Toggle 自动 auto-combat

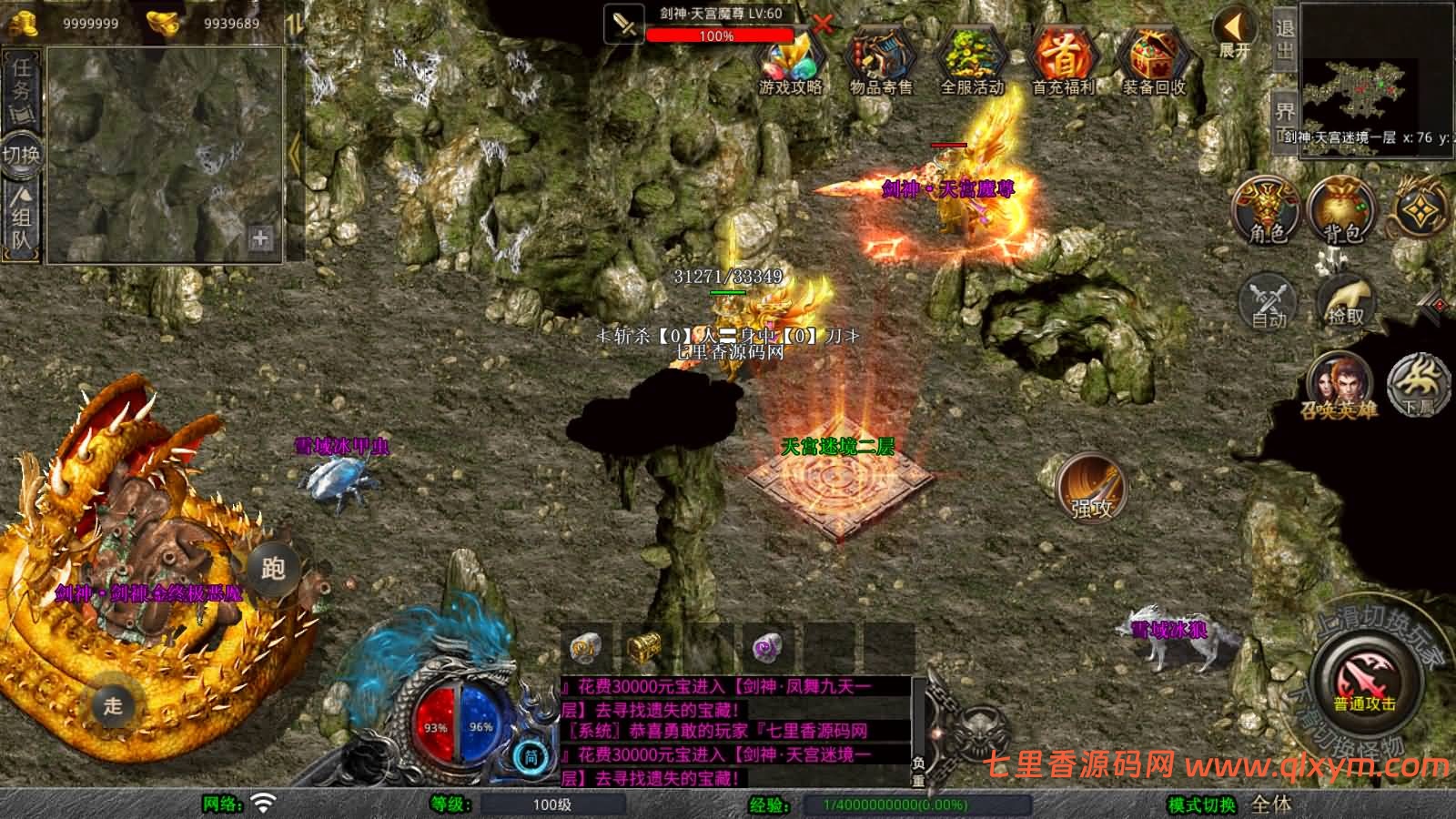pyautogui.click(x=1269, y=300)
